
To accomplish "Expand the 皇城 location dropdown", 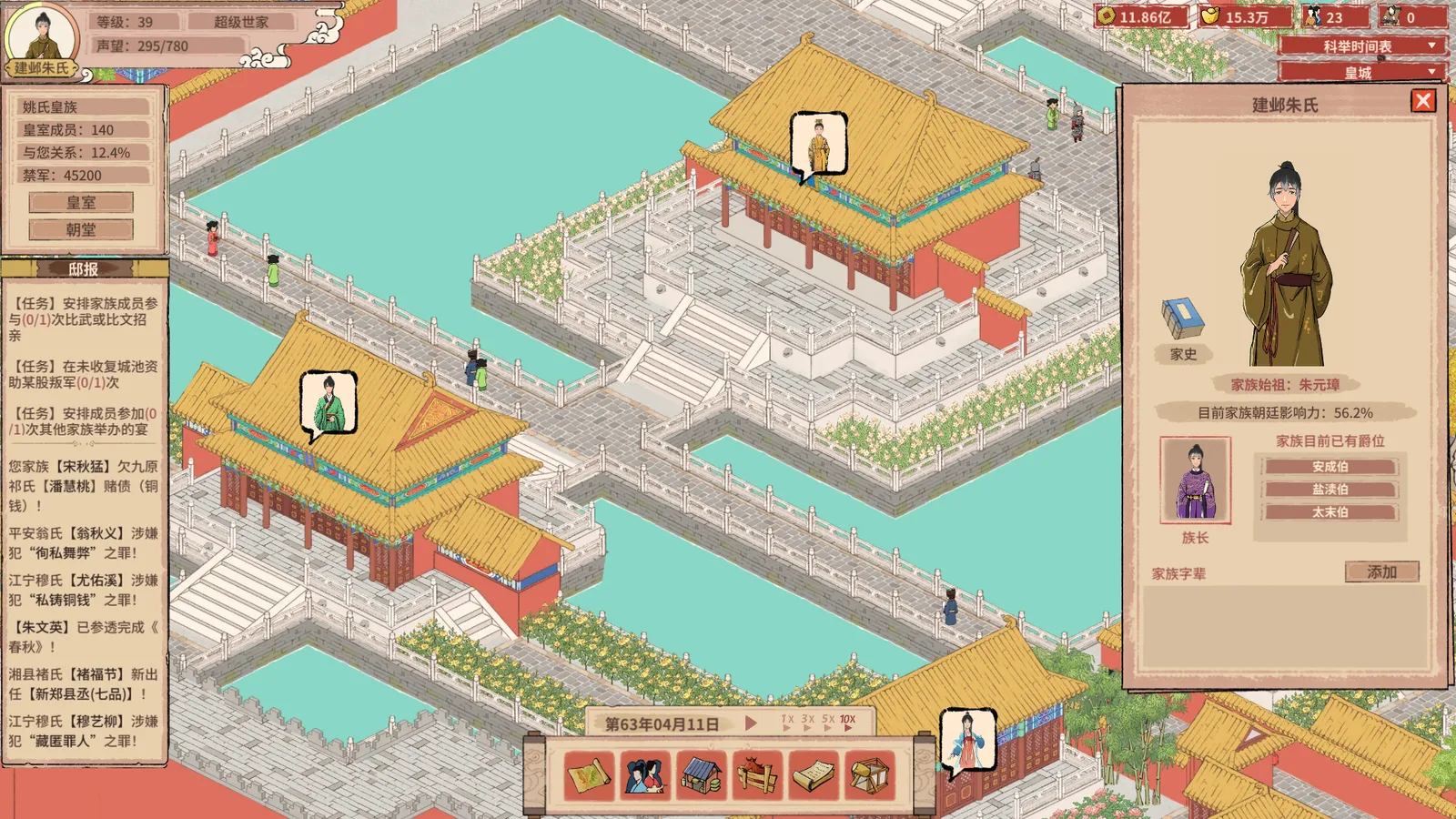I will click(1360, 72).
